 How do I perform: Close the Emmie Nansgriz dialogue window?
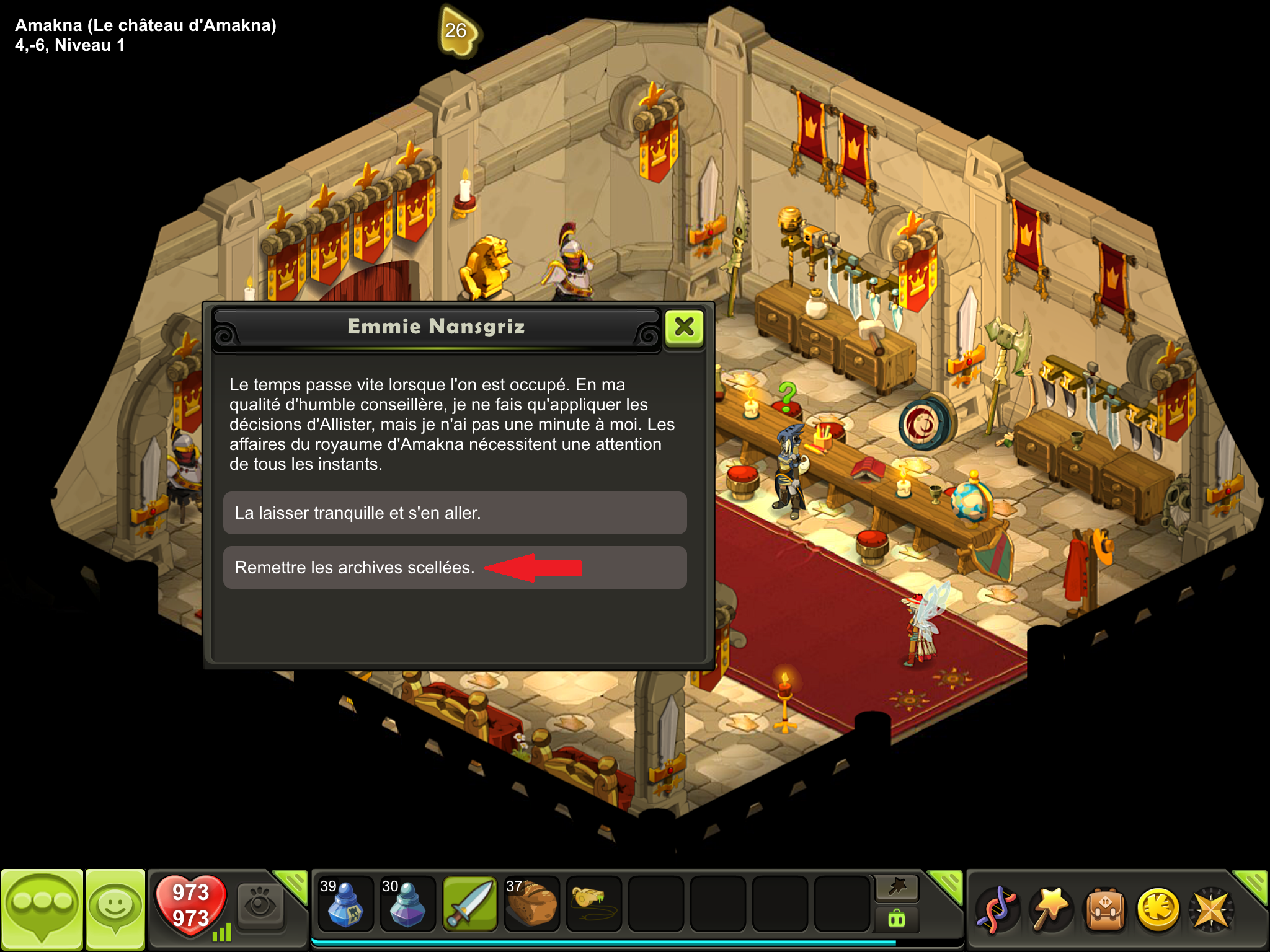[684, 327]
